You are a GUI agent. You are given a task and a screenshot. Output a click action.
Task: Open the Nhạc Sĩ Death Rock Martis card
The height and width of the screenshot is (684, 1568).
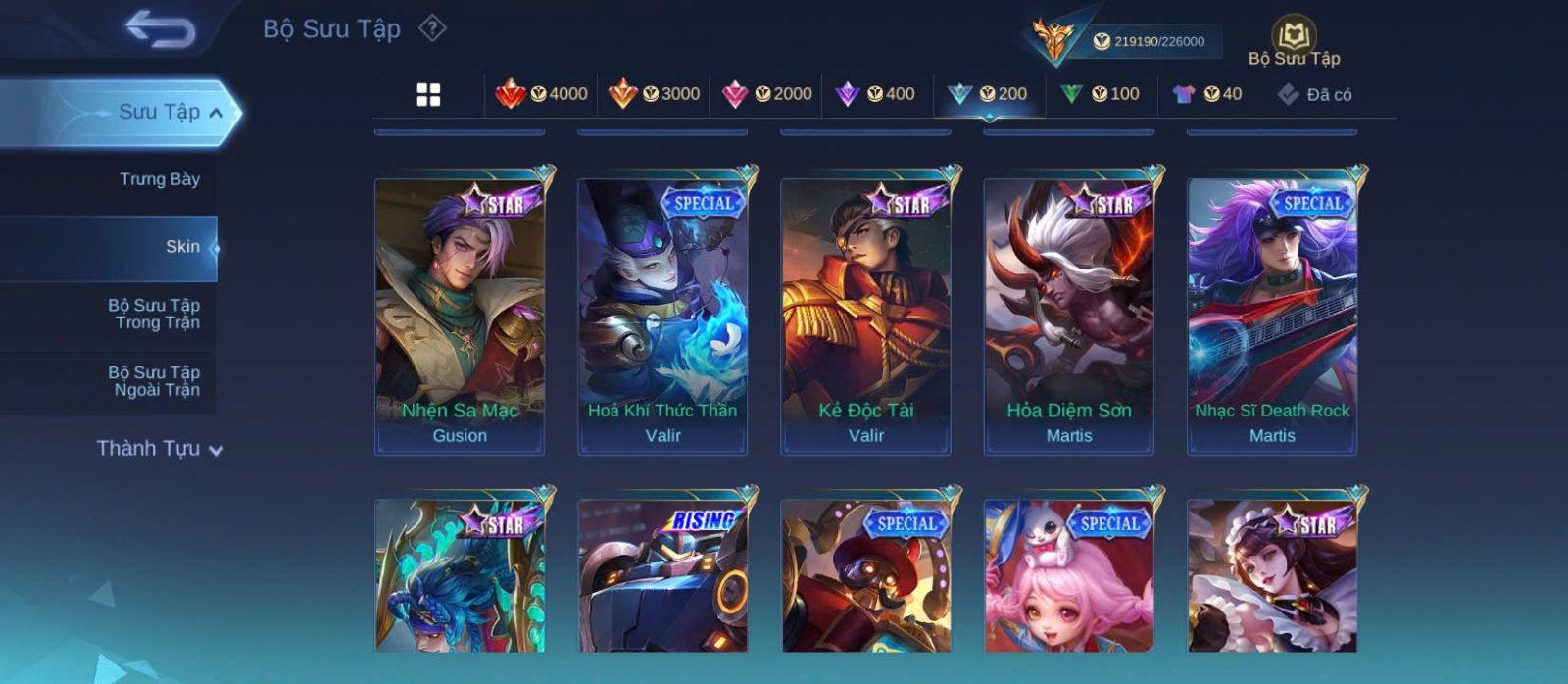1272,316
